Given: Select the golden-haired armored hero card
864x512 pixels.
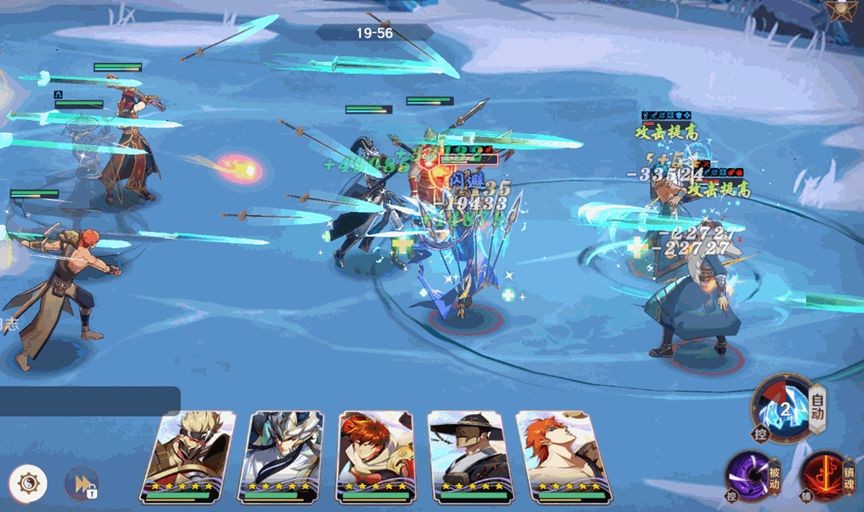Looking at the screenshot, I should tap(189, 455).
